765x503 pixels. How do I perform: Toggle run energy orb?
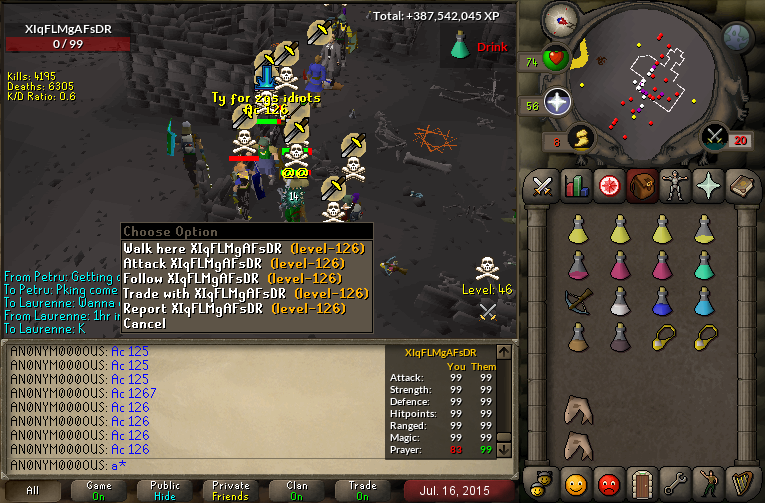(x=579, y=137)
